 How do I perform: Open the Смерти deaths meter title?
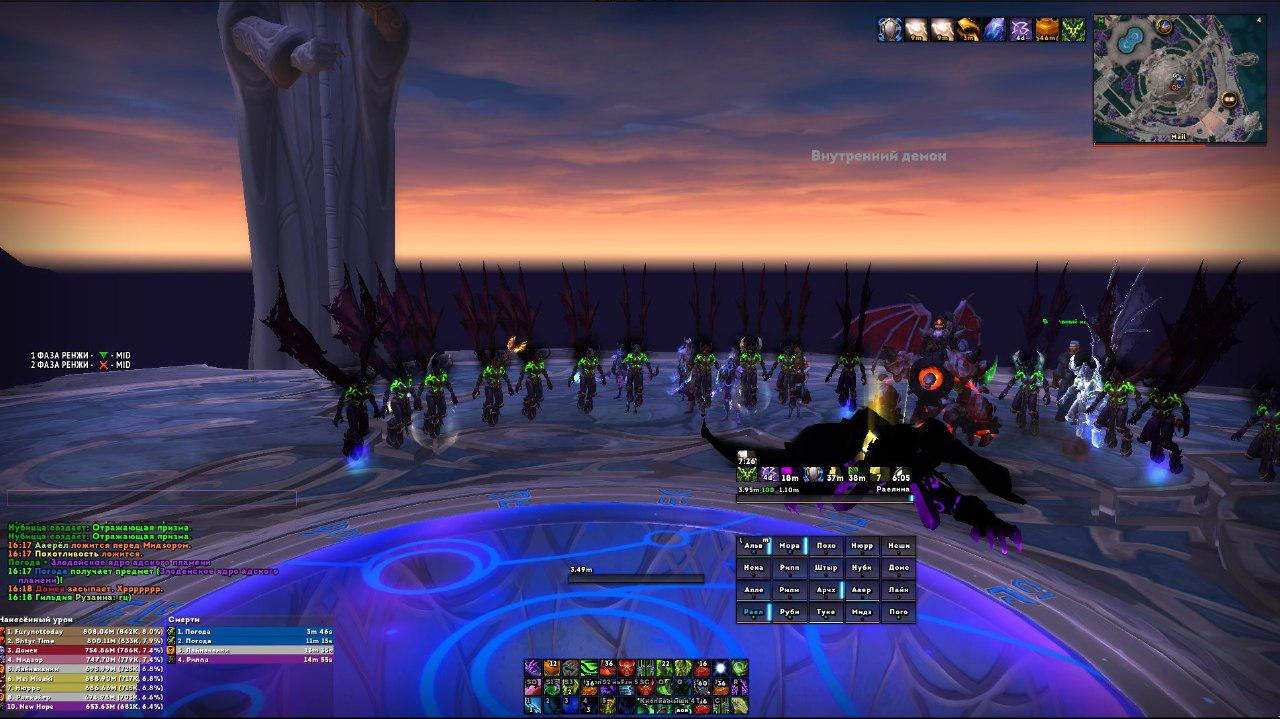pos(185,620)
